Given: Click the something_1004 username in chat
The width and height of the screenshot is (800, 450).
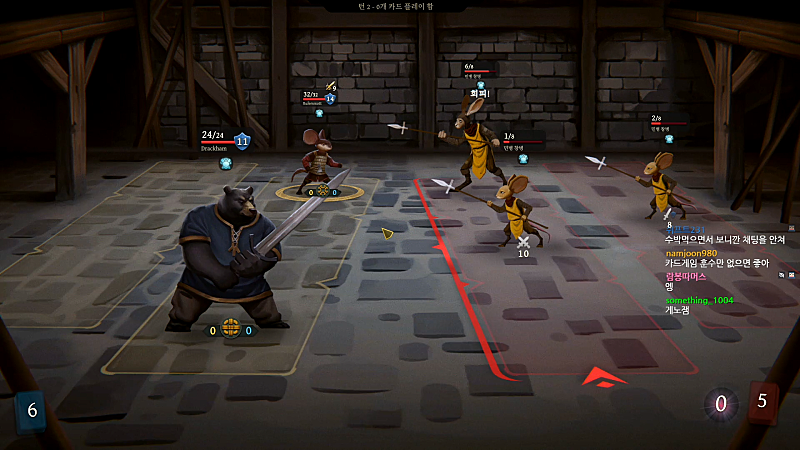Looking at the screenshot, I should click(x=700, y=300).
